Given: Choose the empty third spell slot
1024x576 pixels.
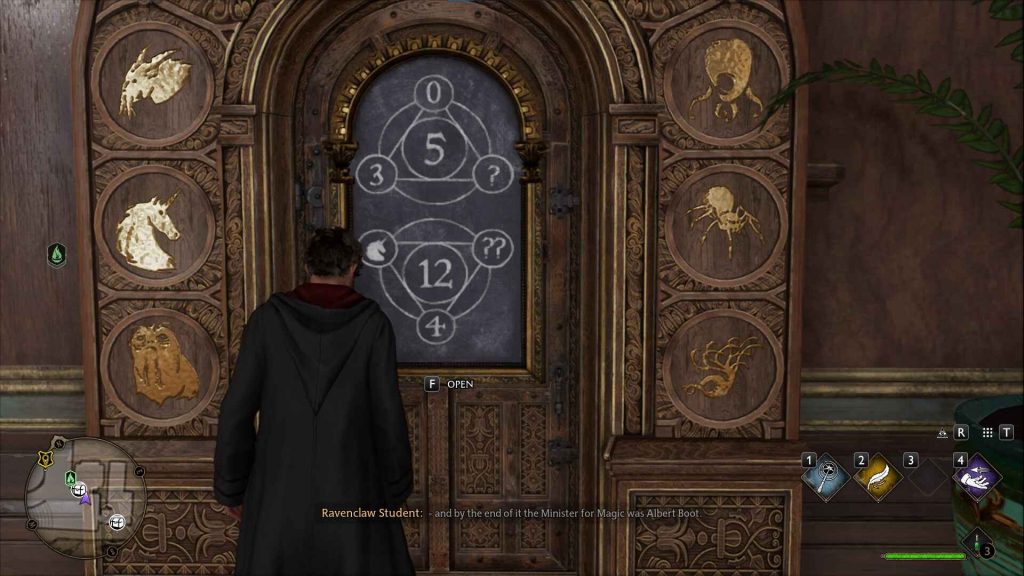Looking at the screenshot, I should click(926, 477).
